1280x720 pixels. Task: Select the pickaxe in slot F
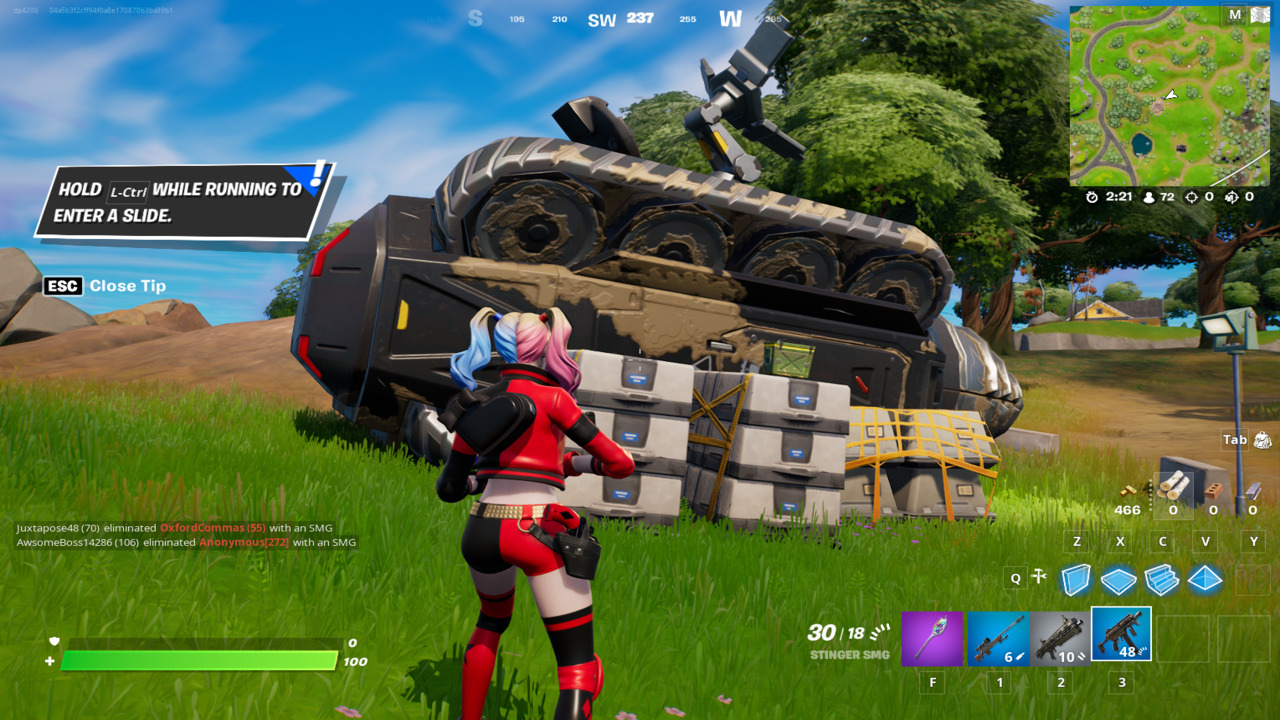[932, 636]
